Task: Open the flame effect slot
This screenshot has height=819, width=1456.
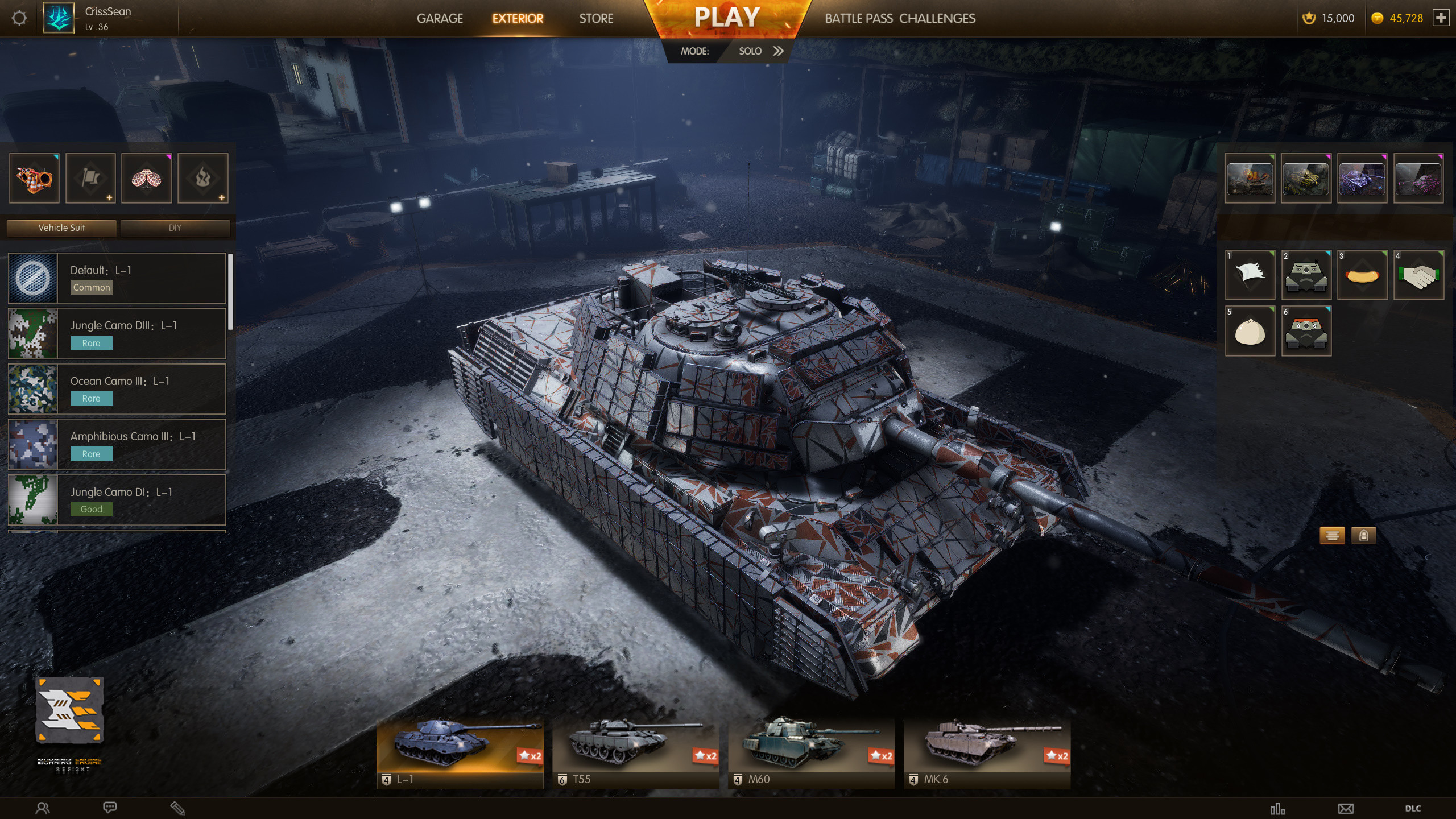Action: tap(202, 178)
